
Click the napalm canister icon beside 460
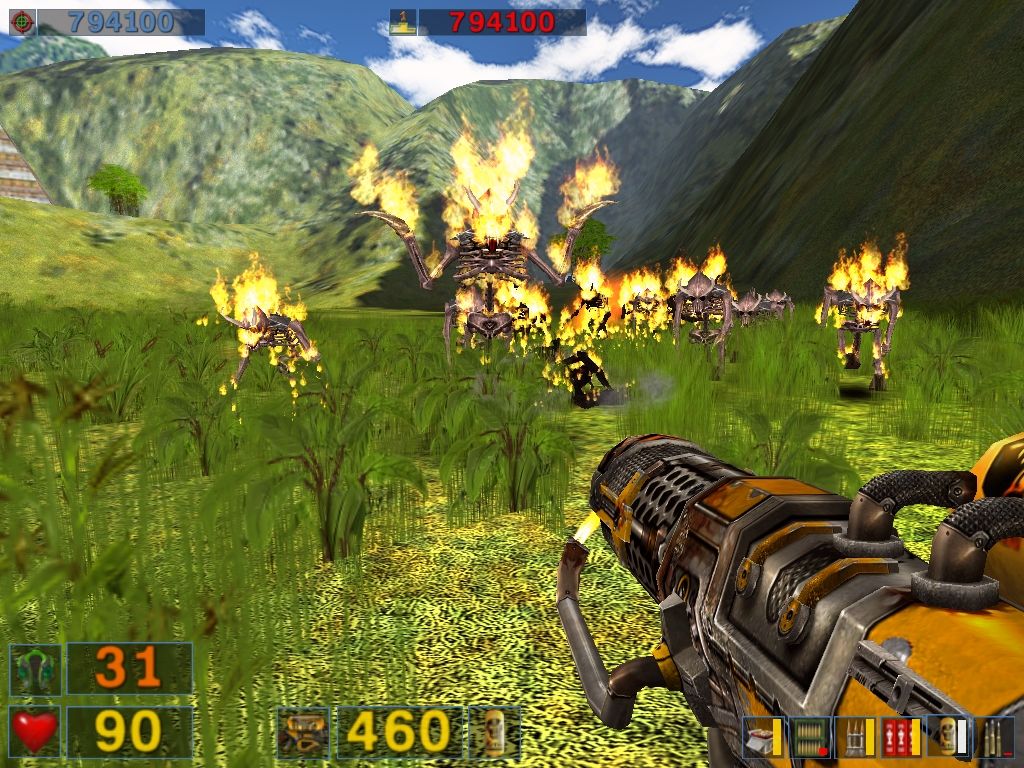494,732
